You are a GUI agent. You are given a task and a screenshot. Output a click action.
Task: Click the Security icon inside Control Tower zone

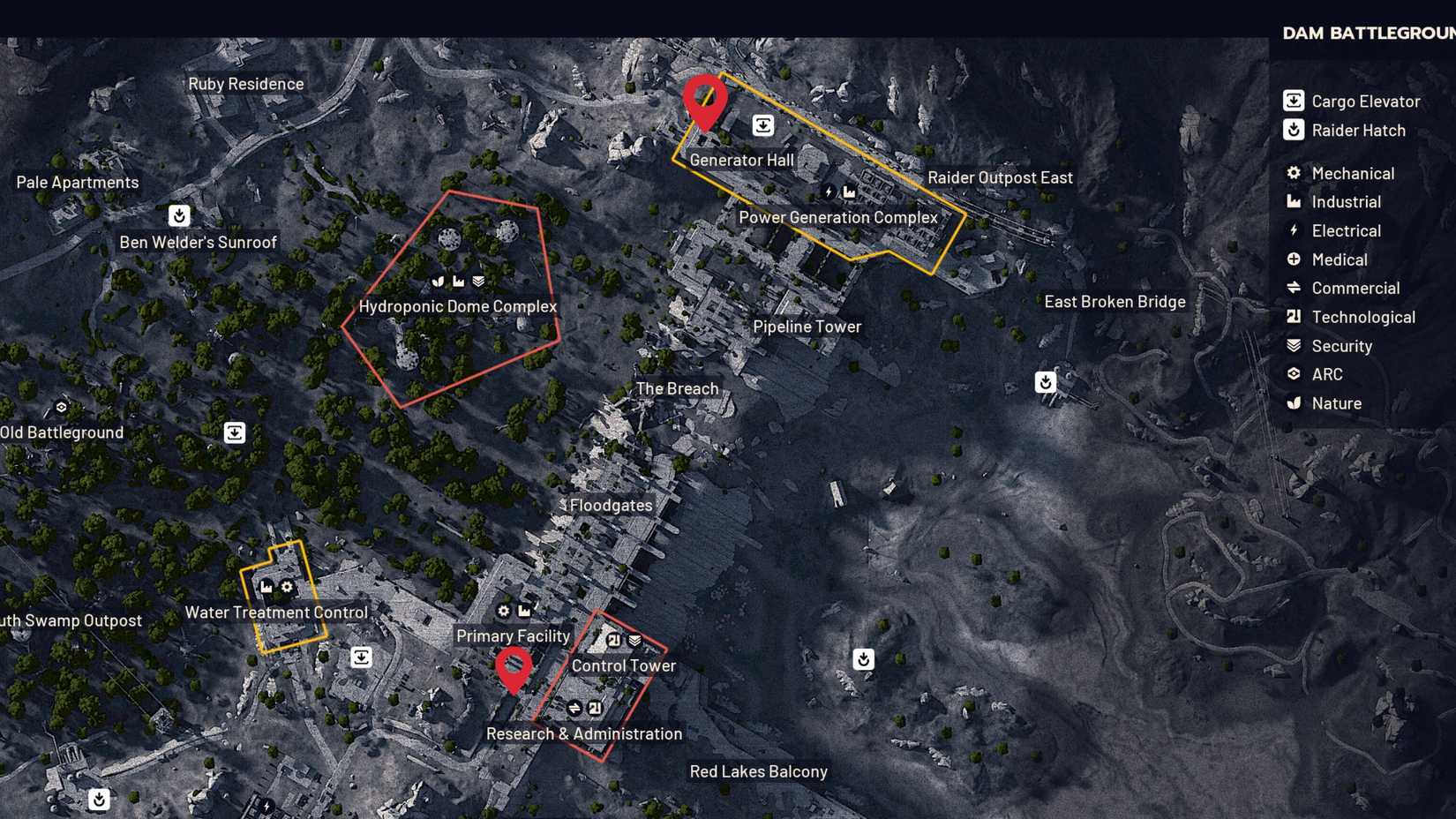point(634,639)
